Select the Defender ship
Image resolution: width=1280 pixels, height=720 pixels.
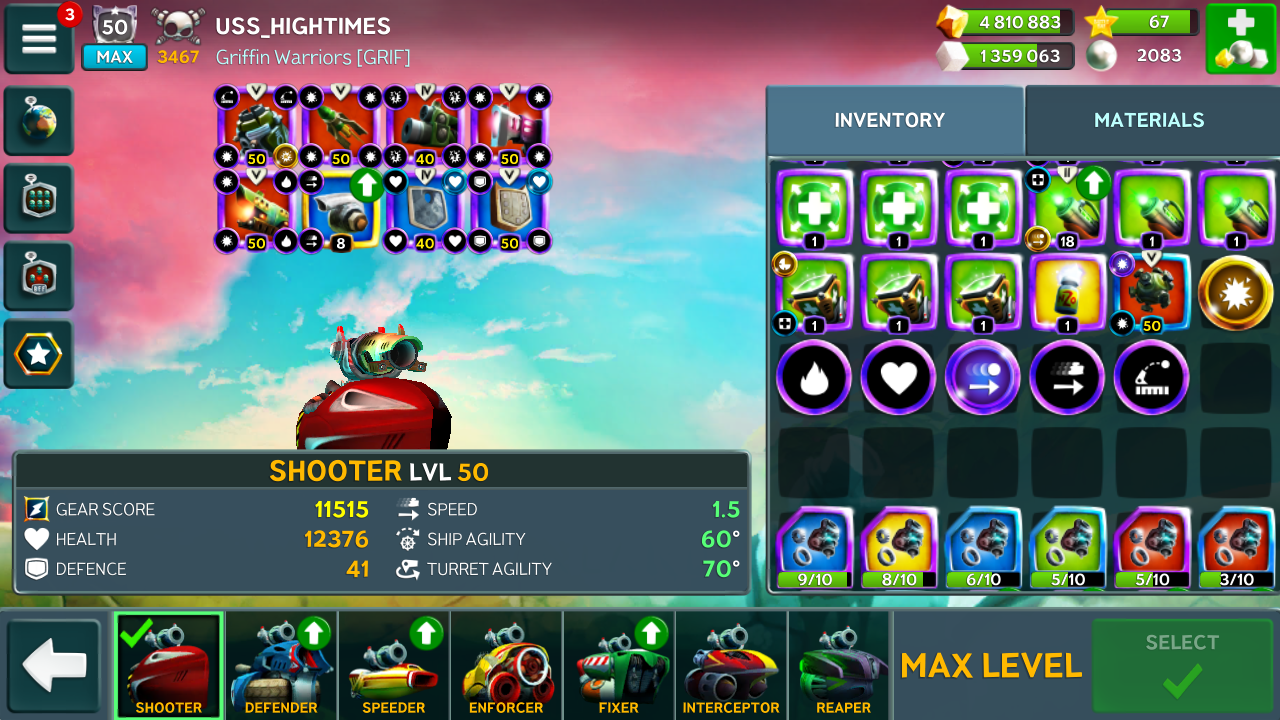(x=281, y=666)
